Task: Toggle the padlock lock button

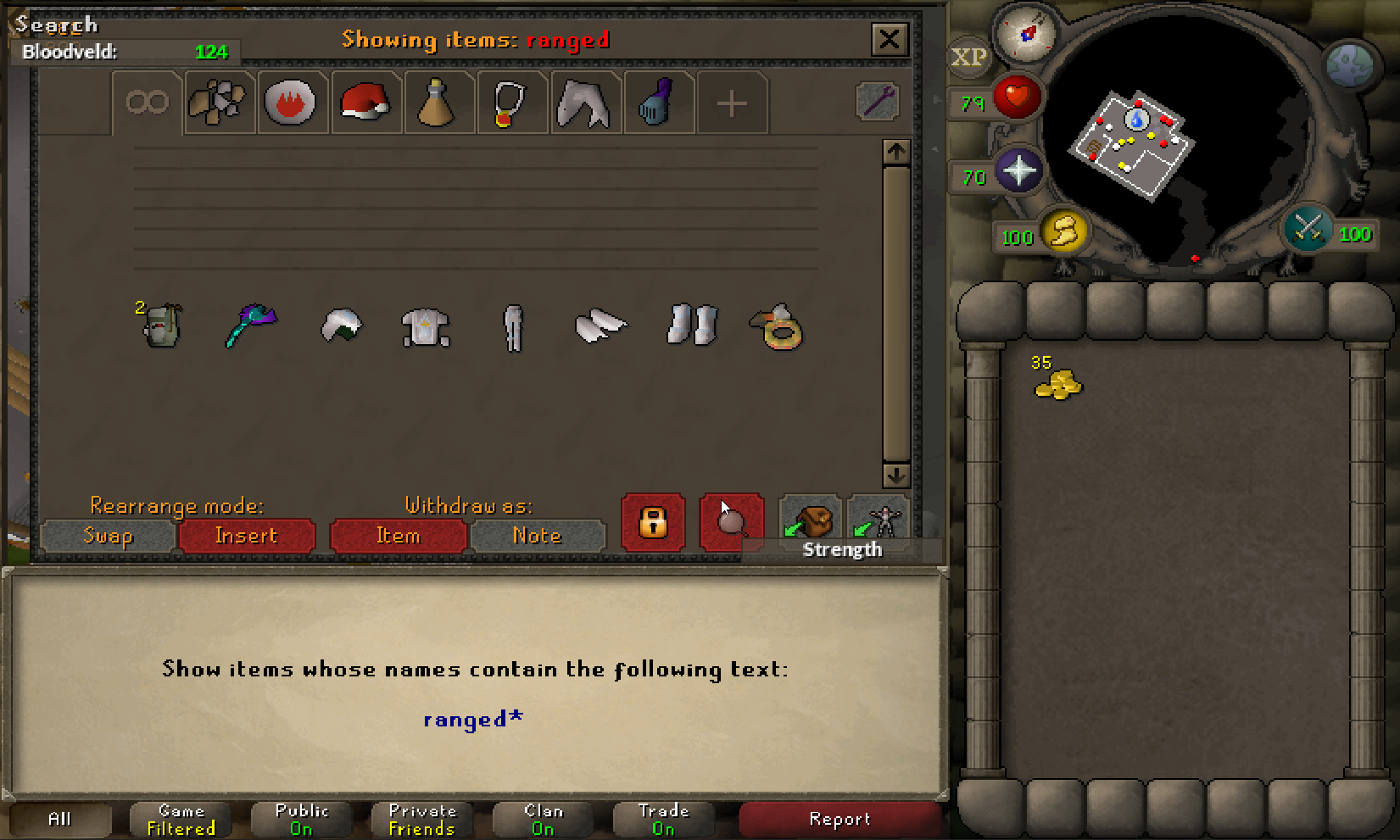Action: 653,522
